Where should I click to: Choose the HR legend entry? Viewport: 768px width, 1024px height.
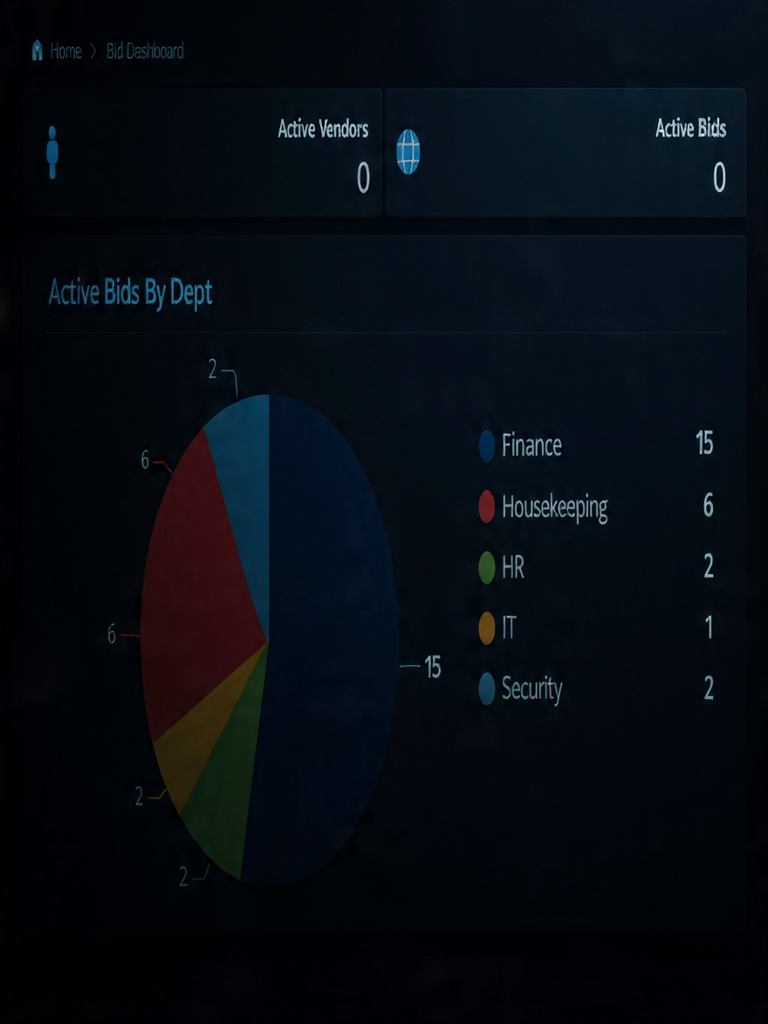(x=512, y=568)
